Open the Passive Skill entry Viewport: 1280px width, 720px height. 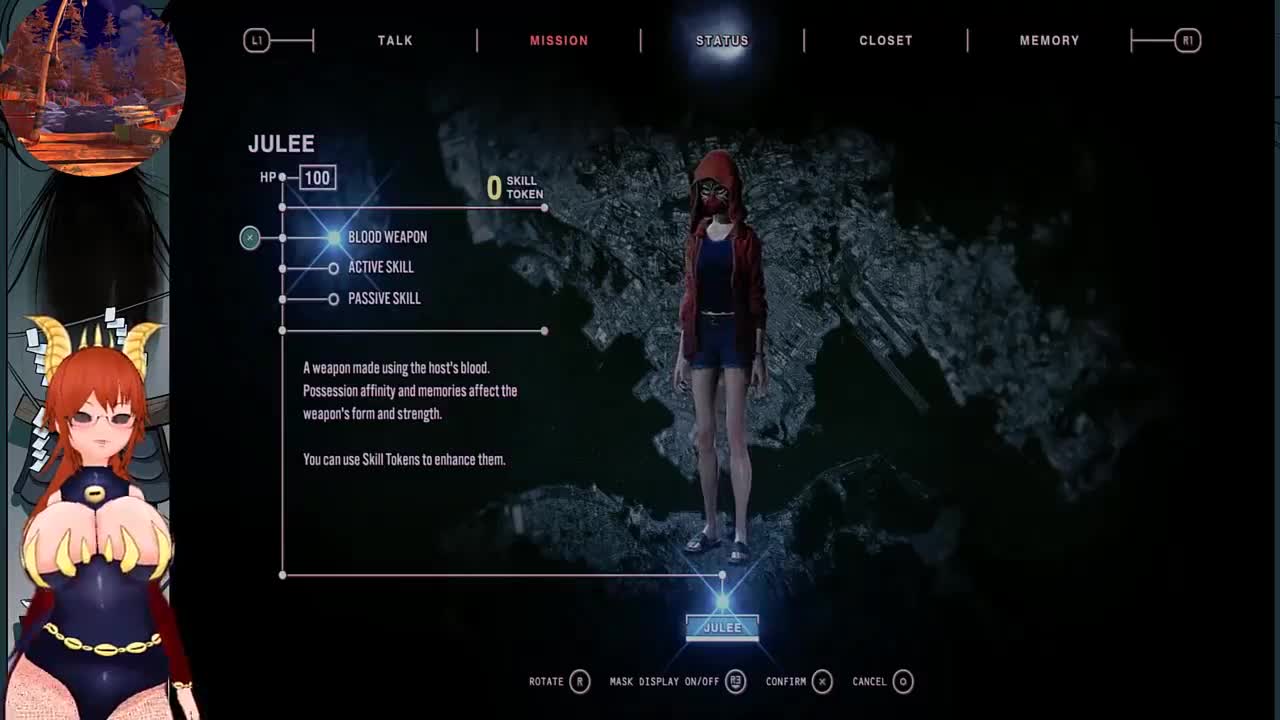[384, 298]
